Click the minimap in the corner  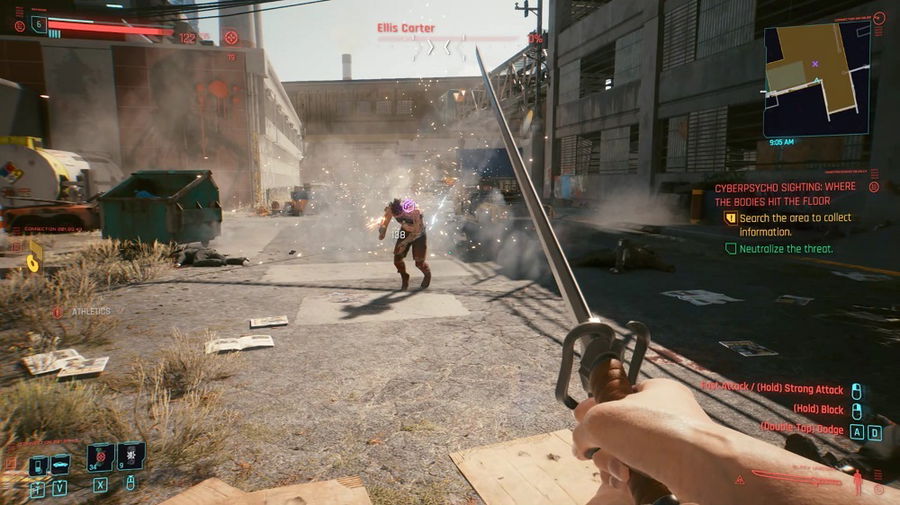click(x=815, y=80)
